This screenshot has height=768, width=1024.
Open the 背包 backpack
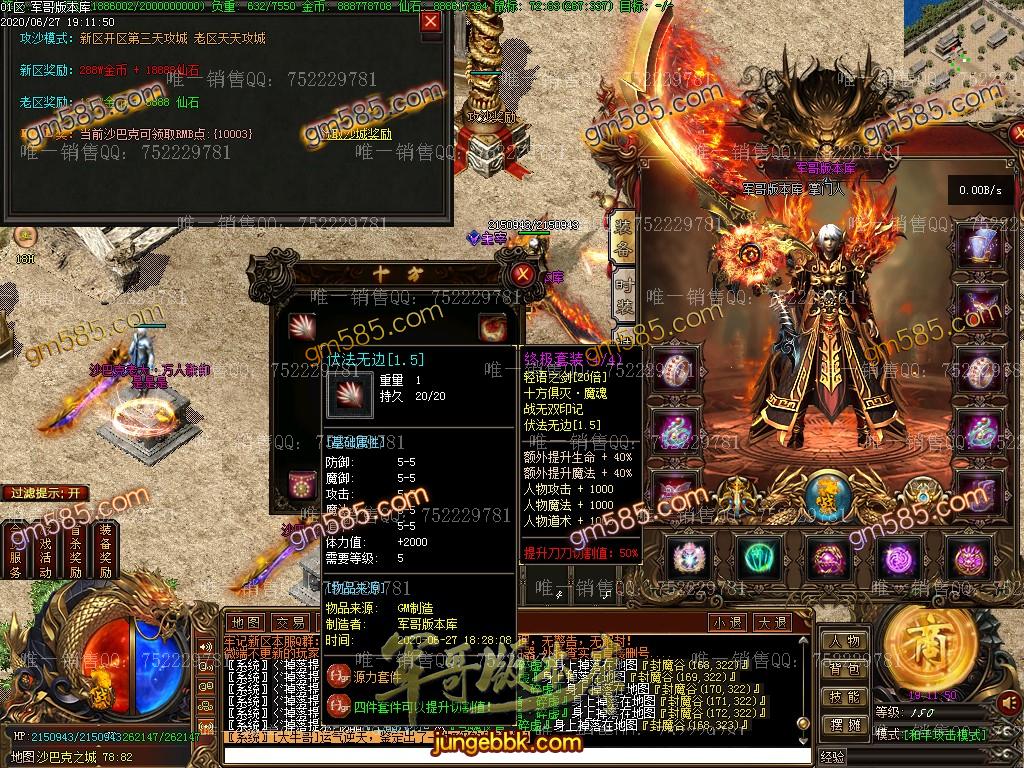(845, 669)
